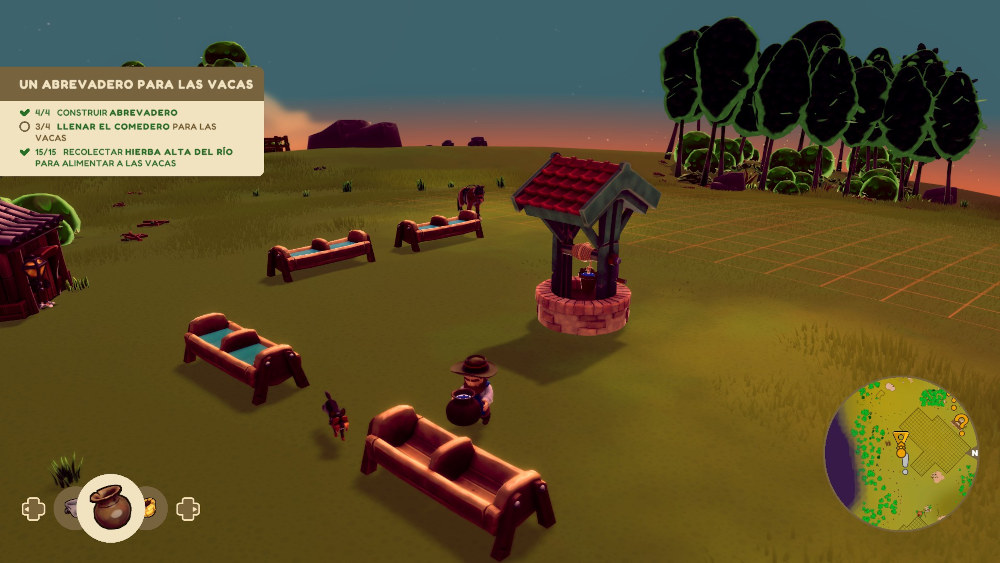Select the 'Construir abrevadero' objective
Image resolution: width=1000 pixels, height=563 pixels.
coord(117,112)
